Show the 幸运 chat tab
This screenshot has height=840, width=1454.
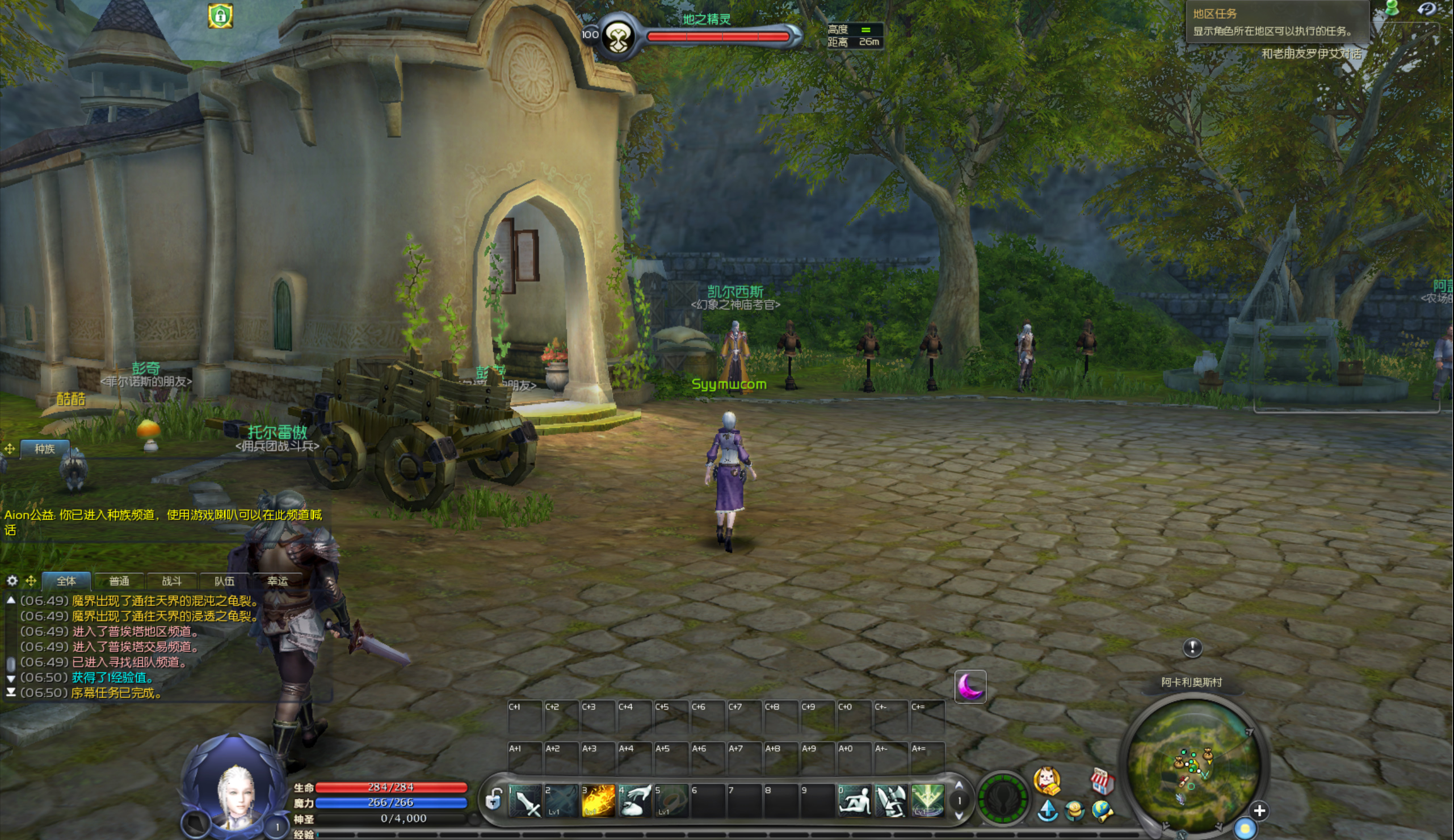[x=278, y=581]
